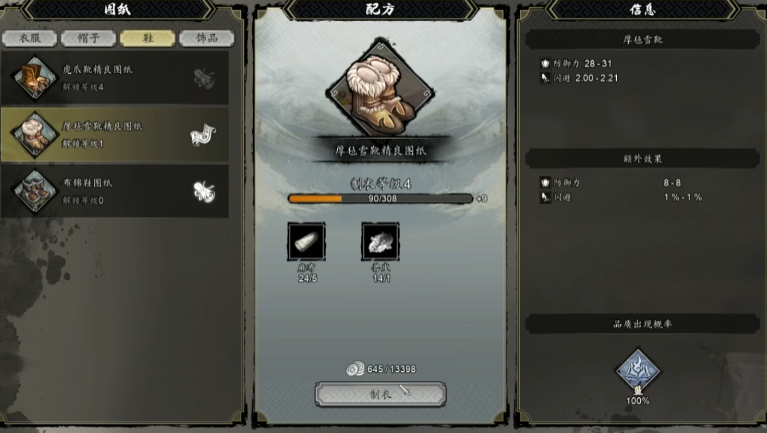Select the 鞋 shoes tab

pos(147,39)
